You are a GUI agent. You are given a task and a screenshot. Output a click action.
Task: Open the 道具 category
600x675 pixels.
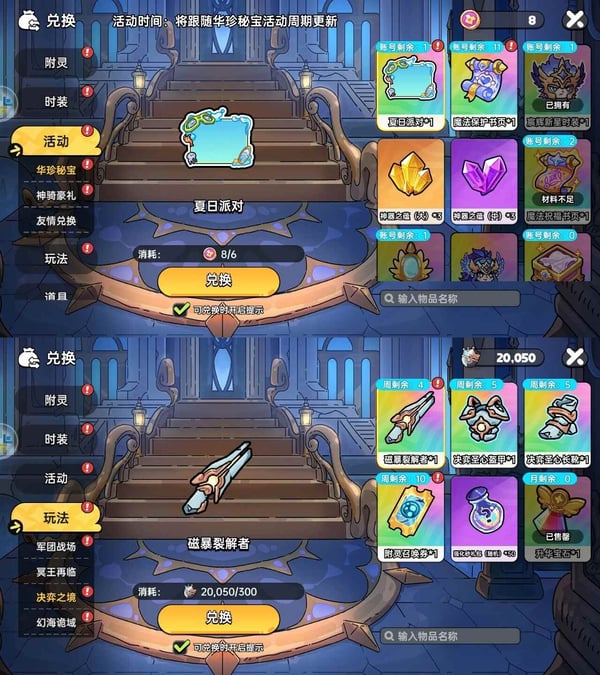pyautogui.click(x=55, y=296)
